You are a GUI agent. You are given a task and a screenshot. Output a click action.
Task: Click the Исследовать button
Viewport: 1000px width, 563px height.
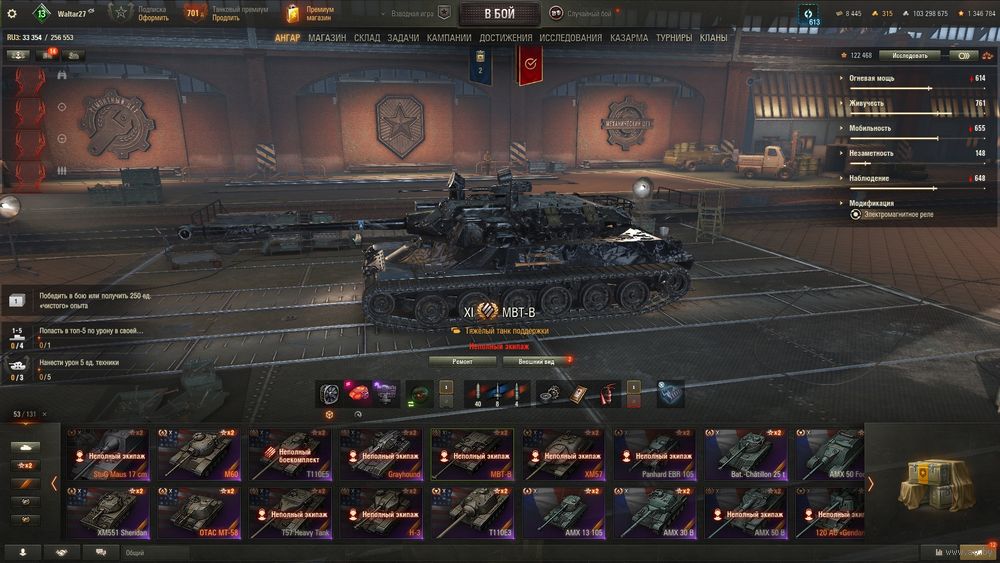pyautogui.click(x=910, y=56)
